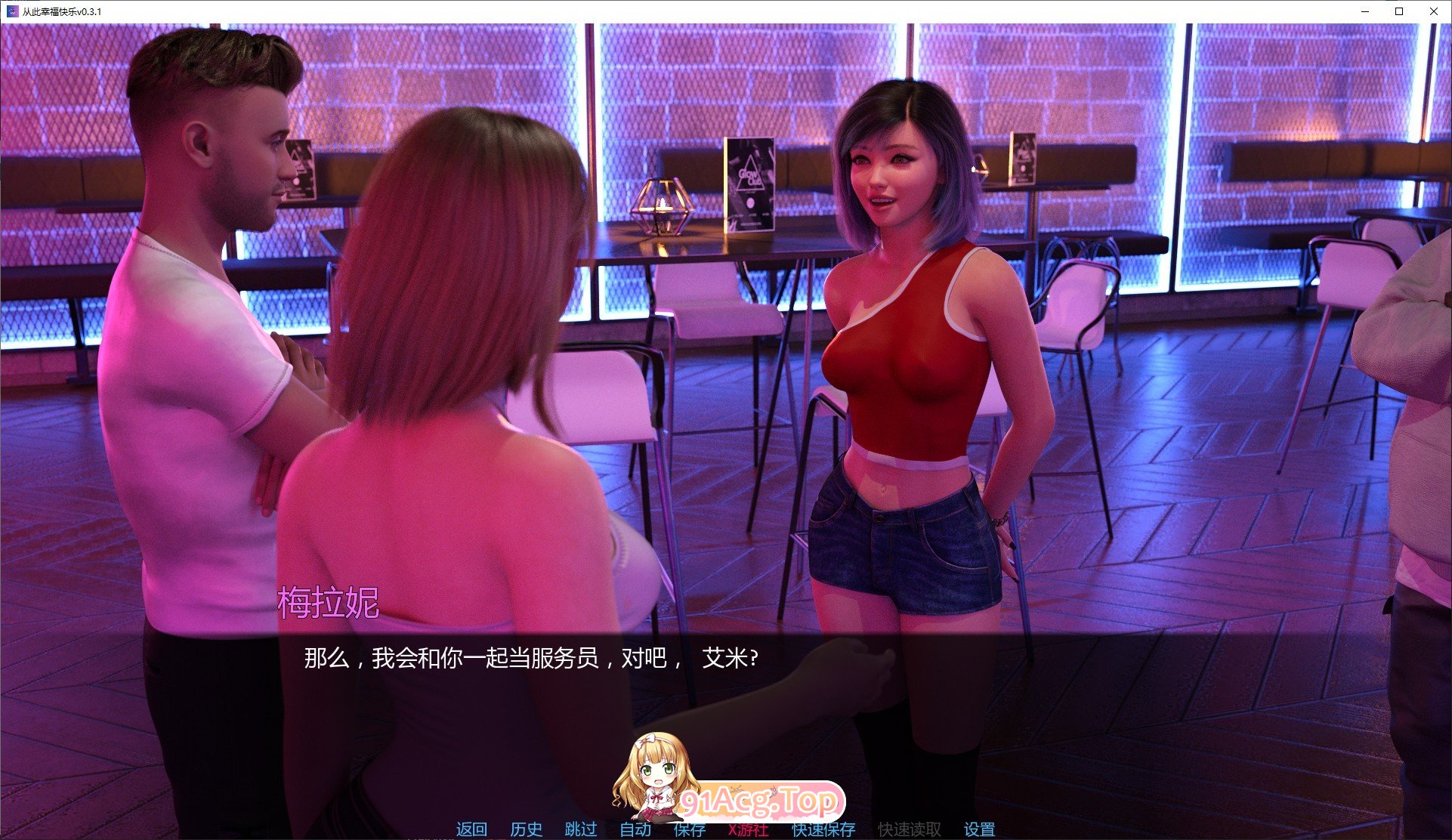The height and width of the screenshot is (840, 1452).
Task: Close the game window
Action: pyautogui.click(x=1434, y=11)
